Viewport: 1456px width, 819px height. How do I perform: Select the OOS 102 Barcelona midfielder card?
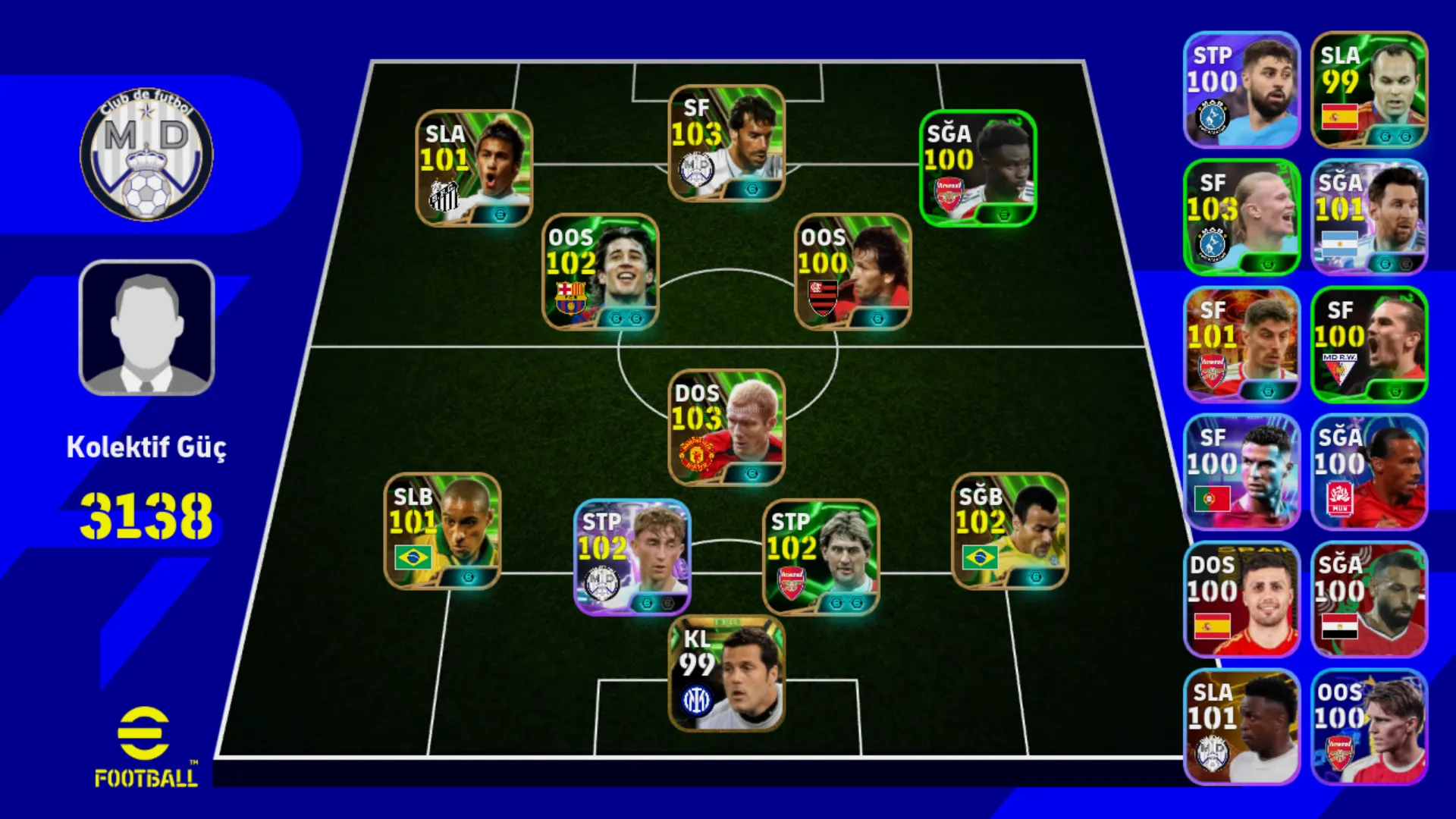[x=600, y=271]
